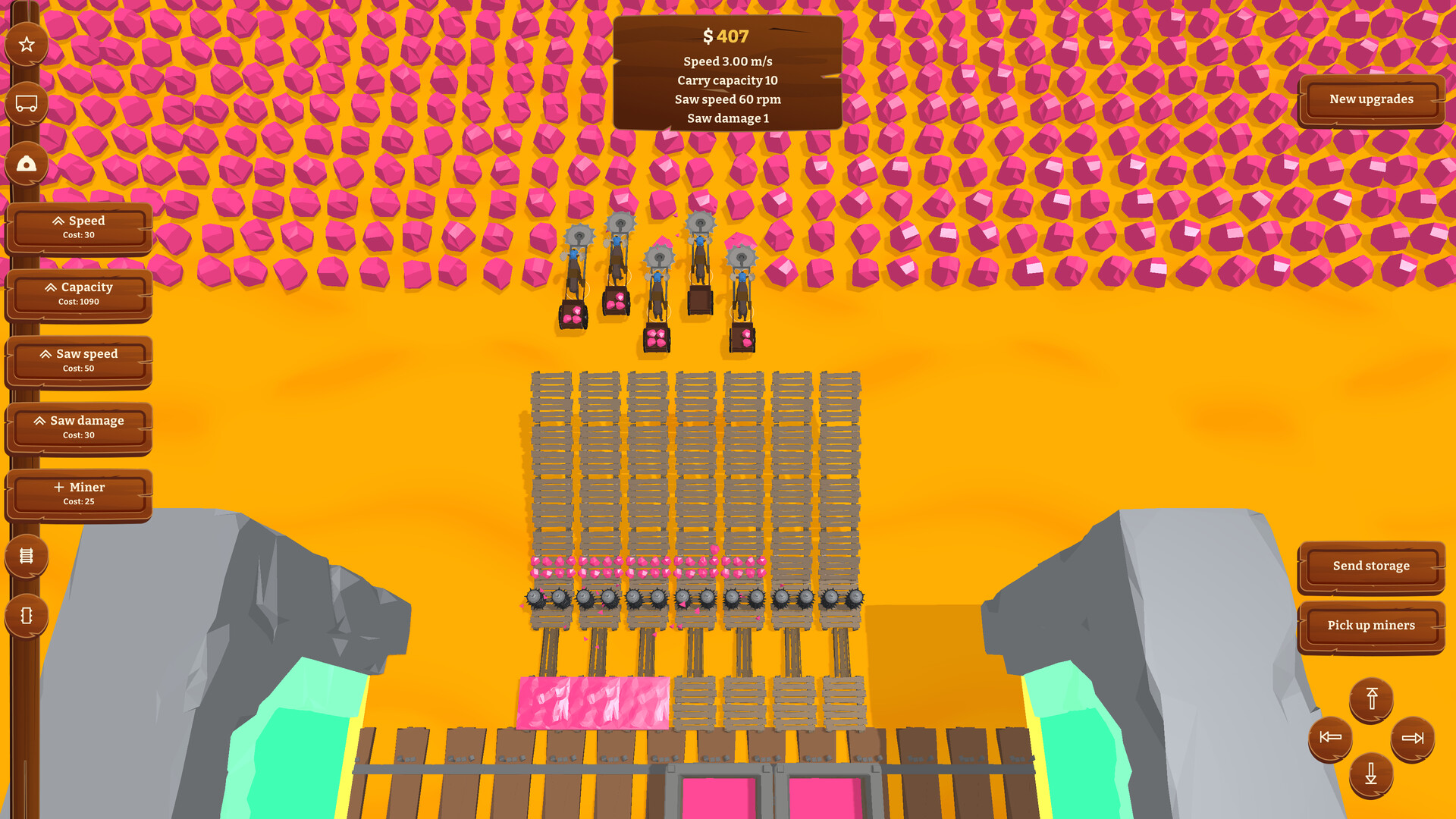Select the stats panel showing $407
1456x819 pixels.
point(728,72)
